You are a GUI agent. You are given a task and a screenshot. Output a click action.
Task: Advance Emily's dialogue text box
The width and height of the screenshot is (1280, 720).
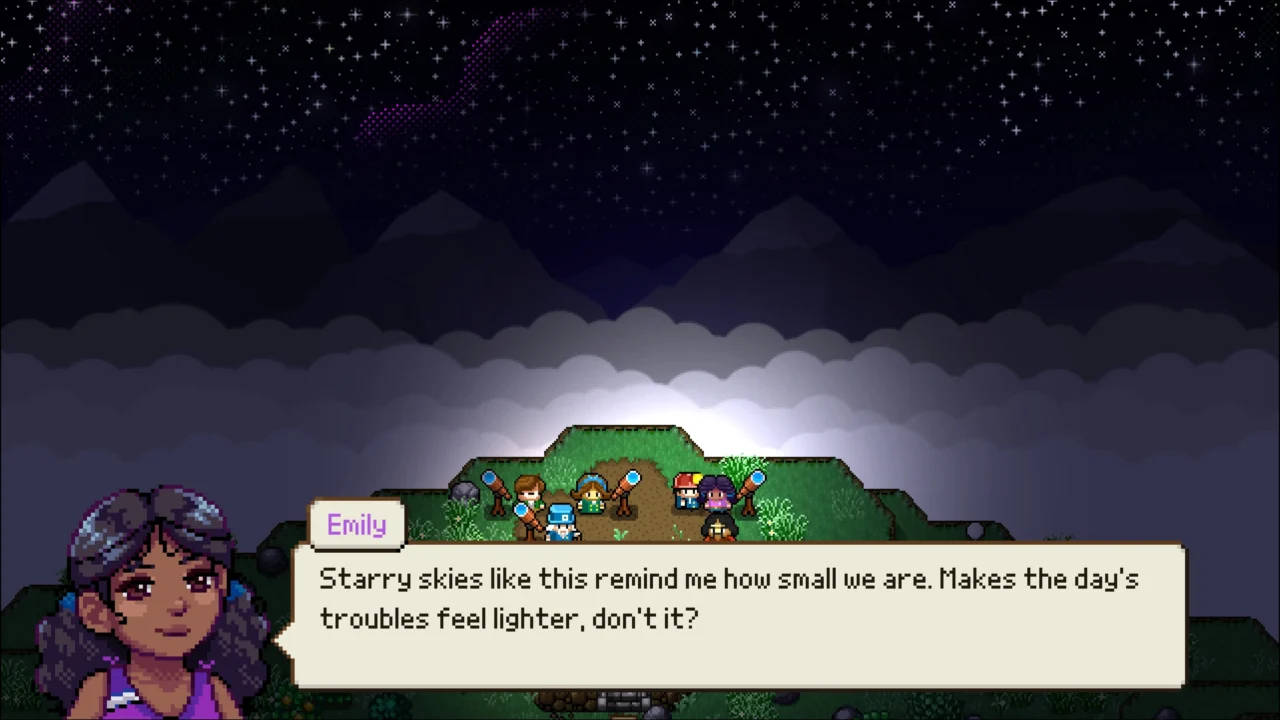click(738, 614)
